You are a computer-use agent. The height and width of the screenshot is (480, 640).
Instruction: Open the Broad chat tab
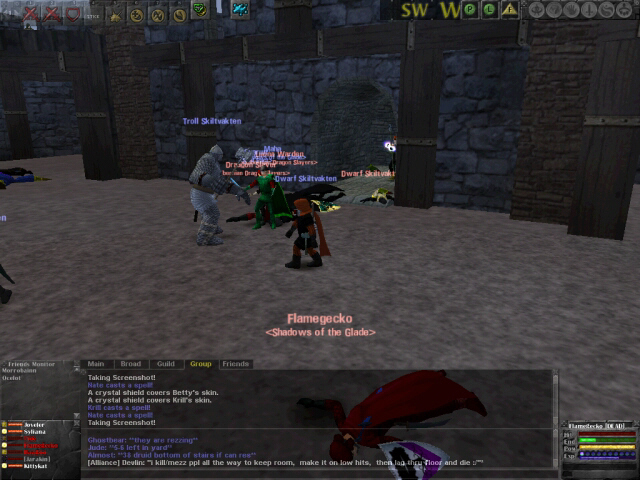point(129,364)
